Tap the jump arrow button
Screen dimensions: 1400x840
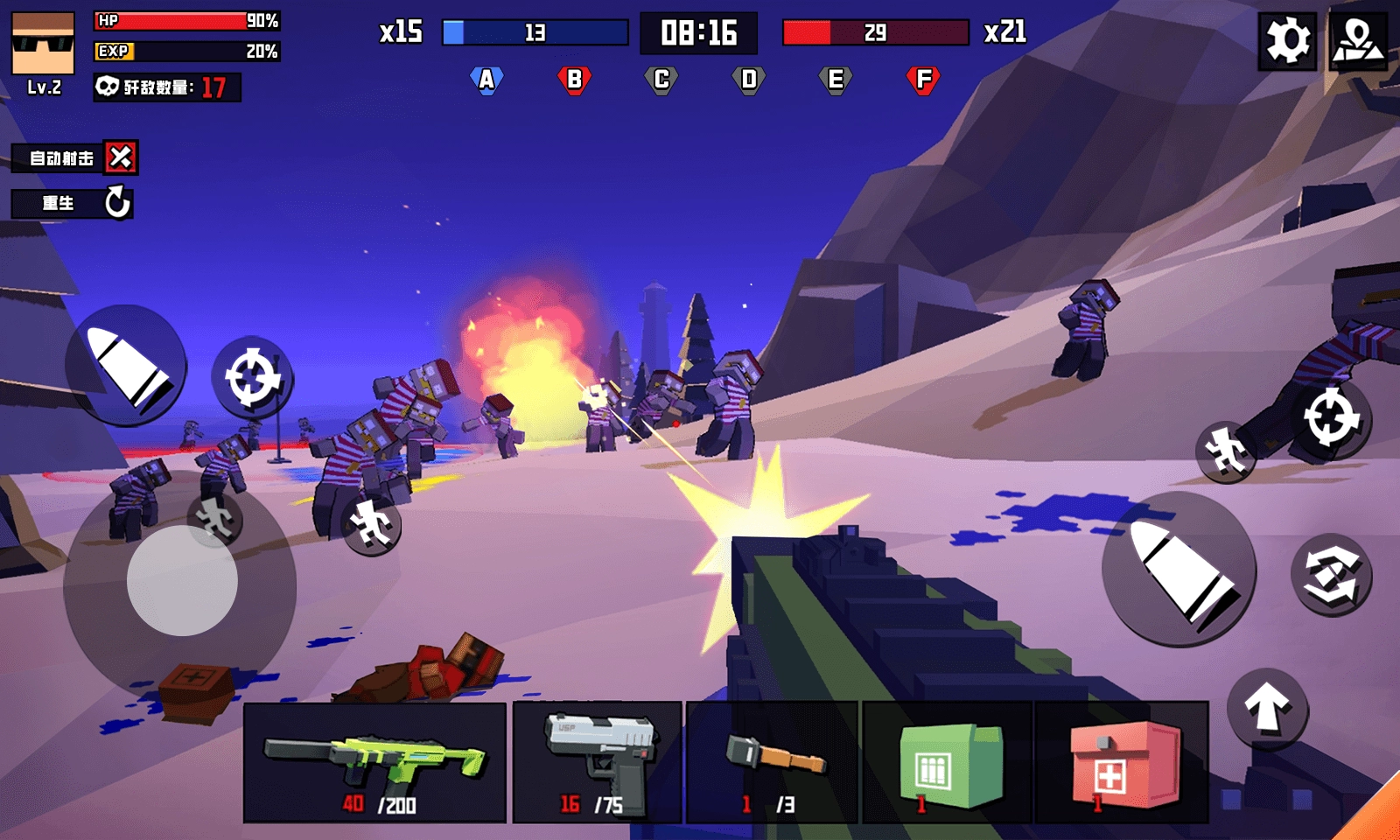coord(1267,708)
